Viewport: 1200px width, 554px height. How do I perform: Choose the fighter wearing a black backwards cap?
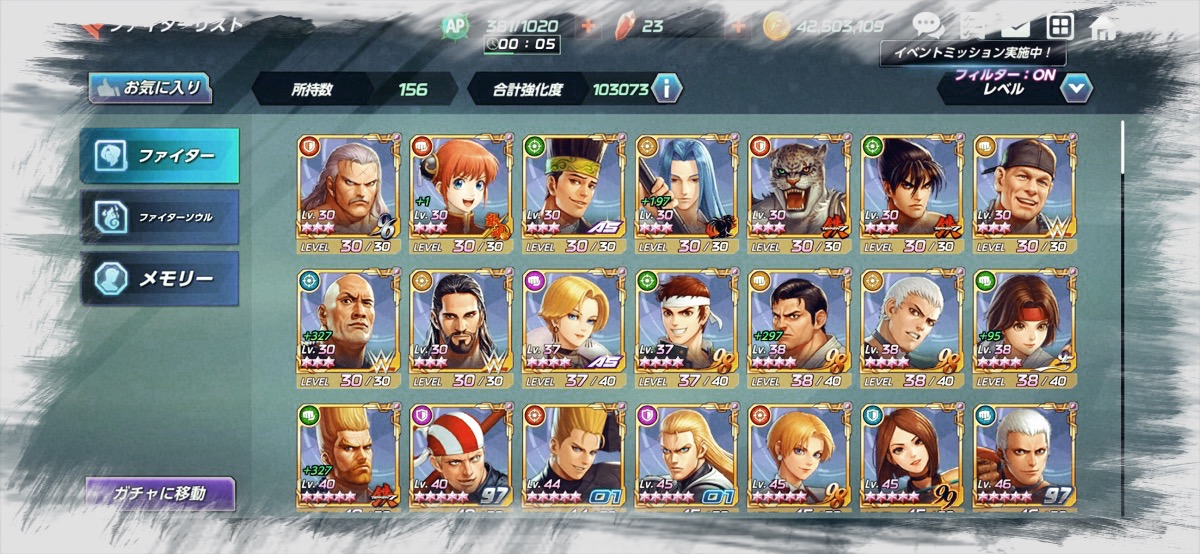click(x=1024, y=194)
